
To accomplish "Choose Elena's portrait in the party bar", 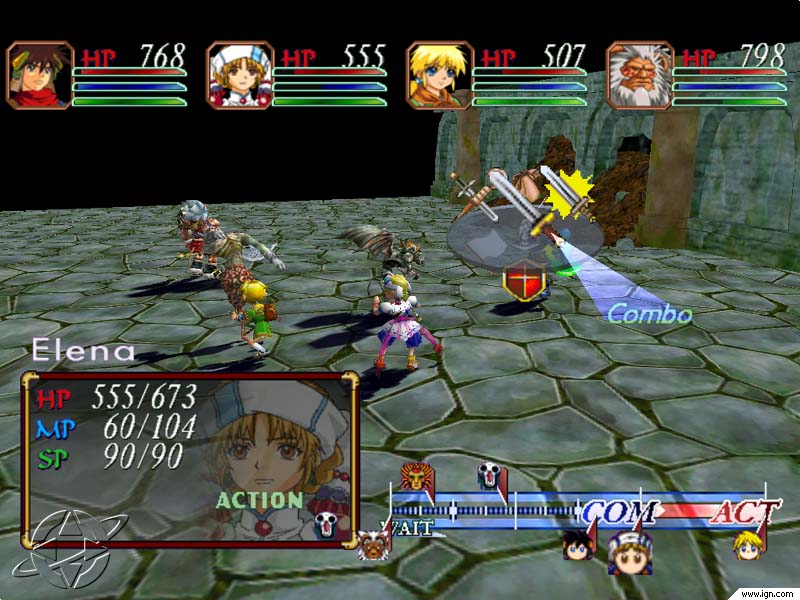I will pos(240,75).
